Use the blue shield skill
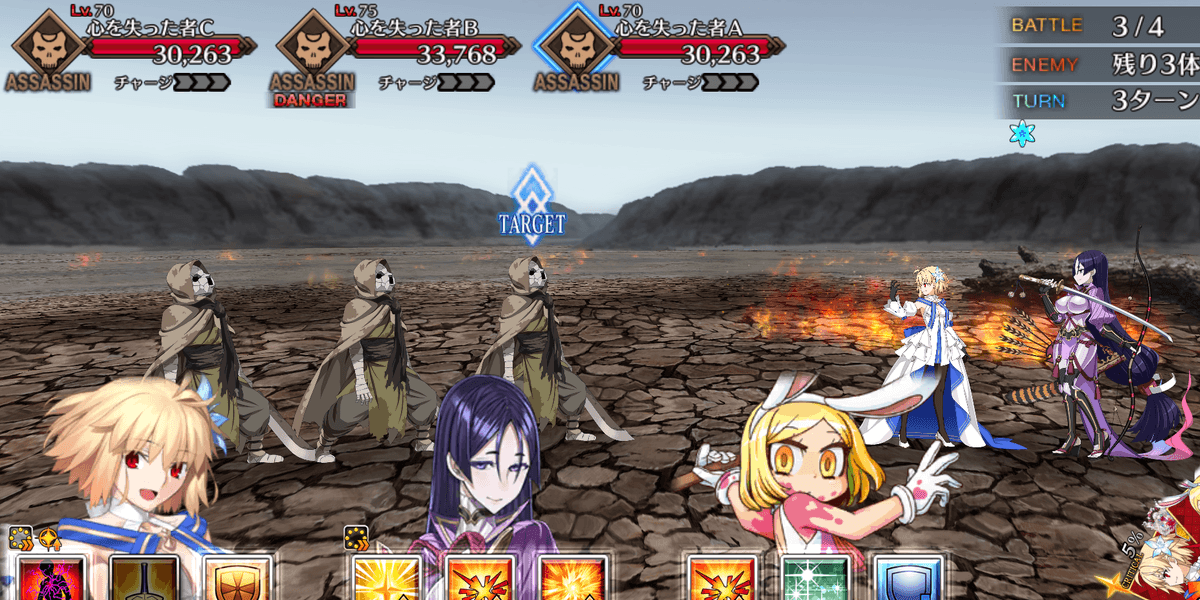The height and width of the screenshot is (600, 1200). (x=908, y=579)
